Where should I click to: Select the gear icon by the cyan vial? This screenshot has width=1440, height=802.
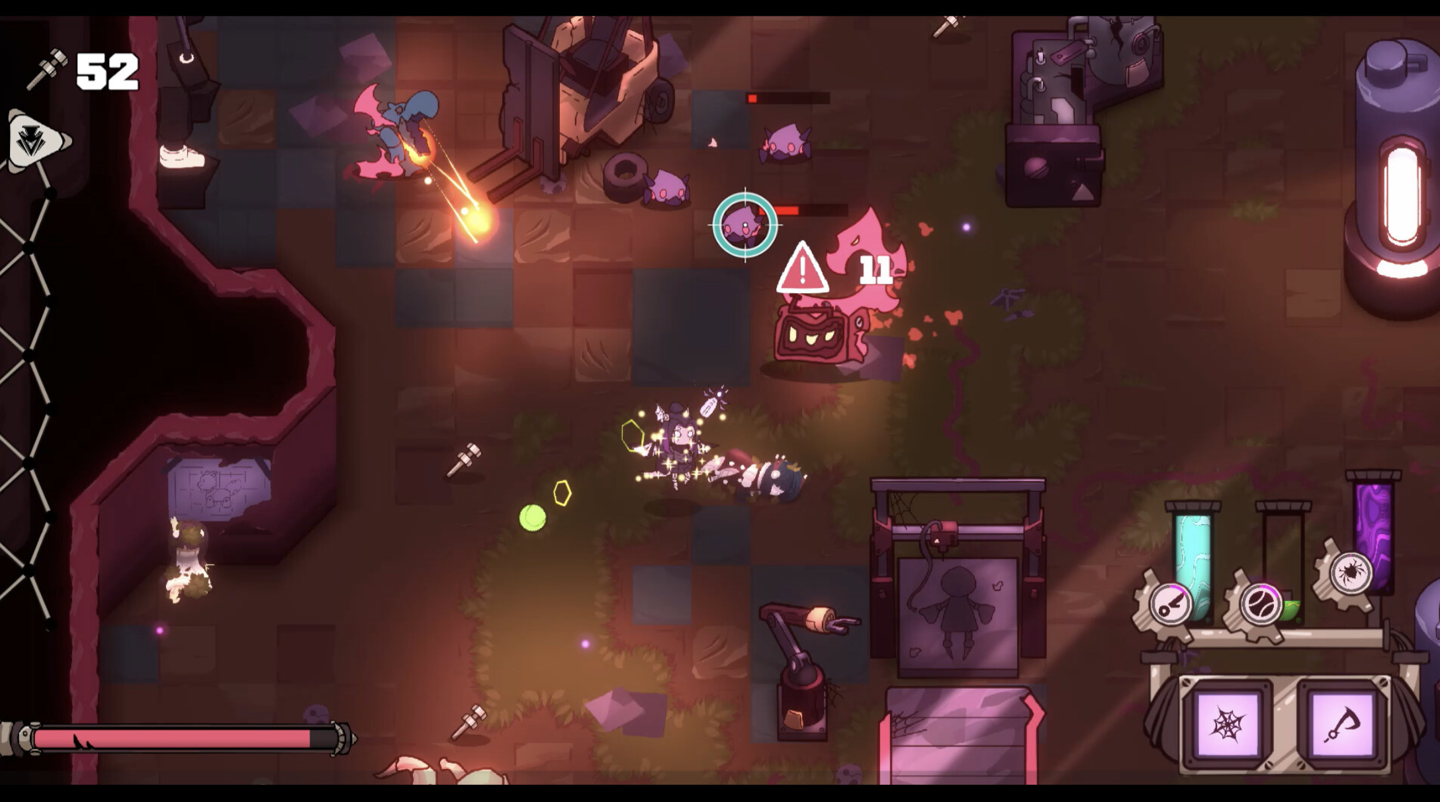(1168, 604)
